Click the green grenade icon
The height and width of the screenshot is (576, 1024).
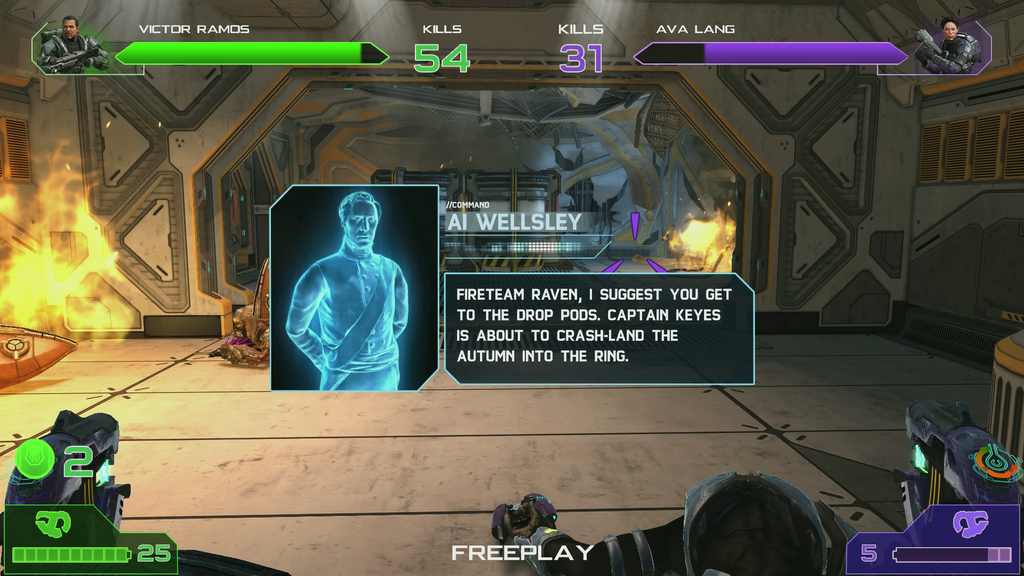click(37, 460)
